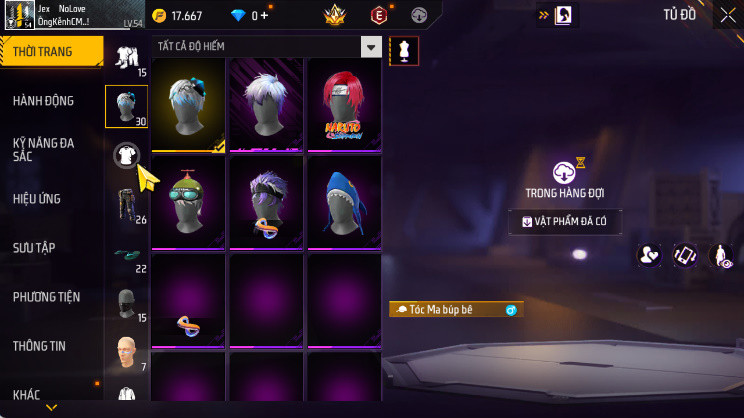
Task: Switch to the Hành Động tab
Action: coord(46,101)
